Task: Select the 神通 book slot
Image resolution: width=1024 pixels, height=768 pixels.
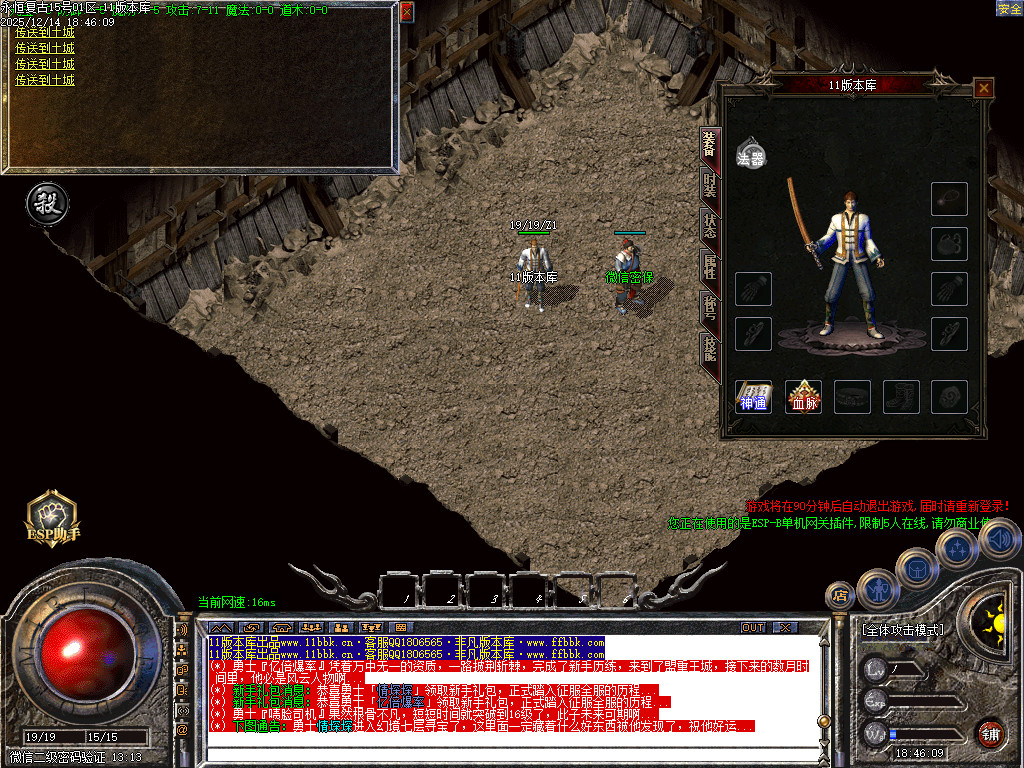Action: pyautogui.click(x=753, y=397)
